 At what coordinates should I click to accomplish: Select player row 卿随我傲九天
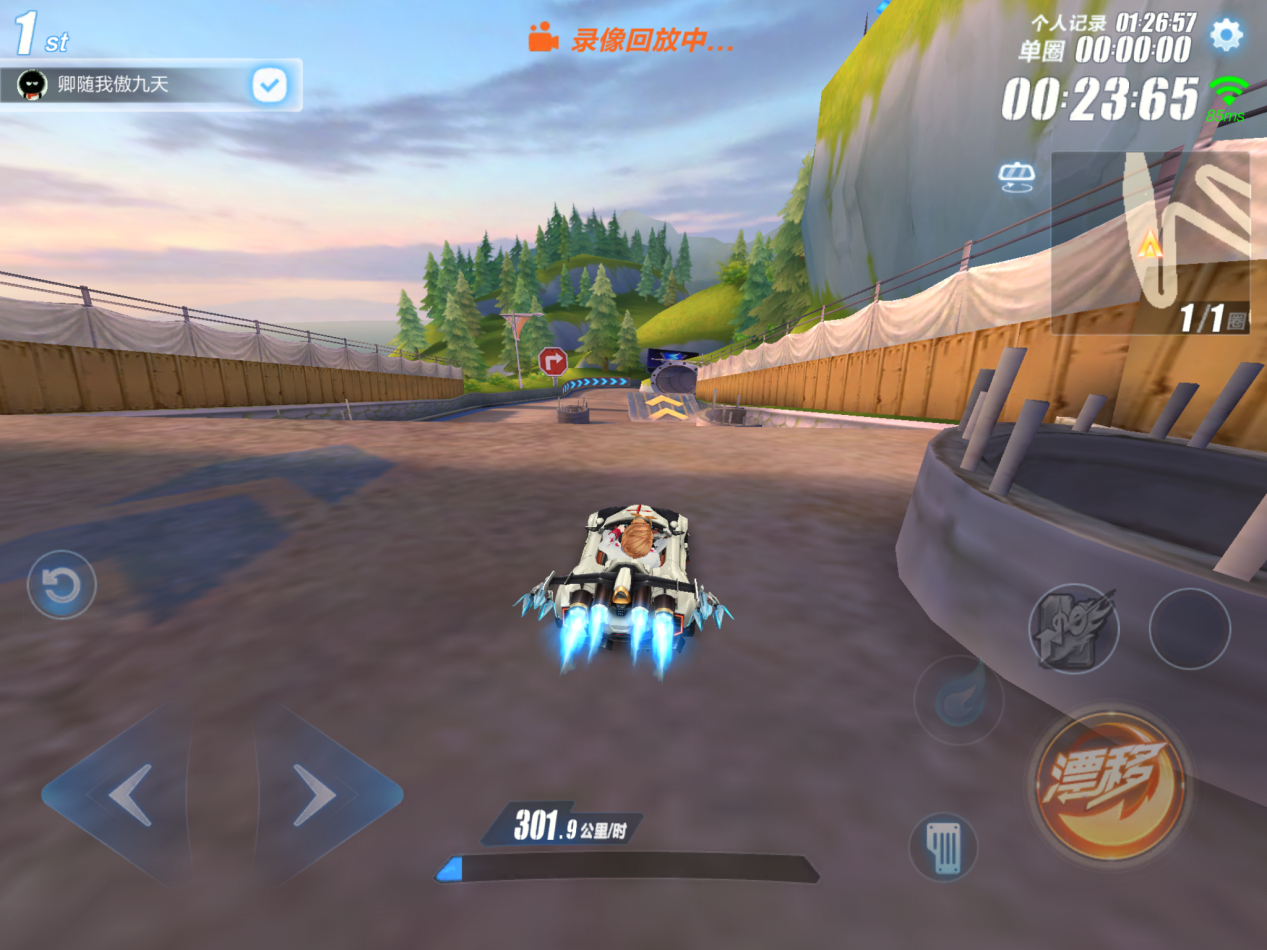[130, 85]
